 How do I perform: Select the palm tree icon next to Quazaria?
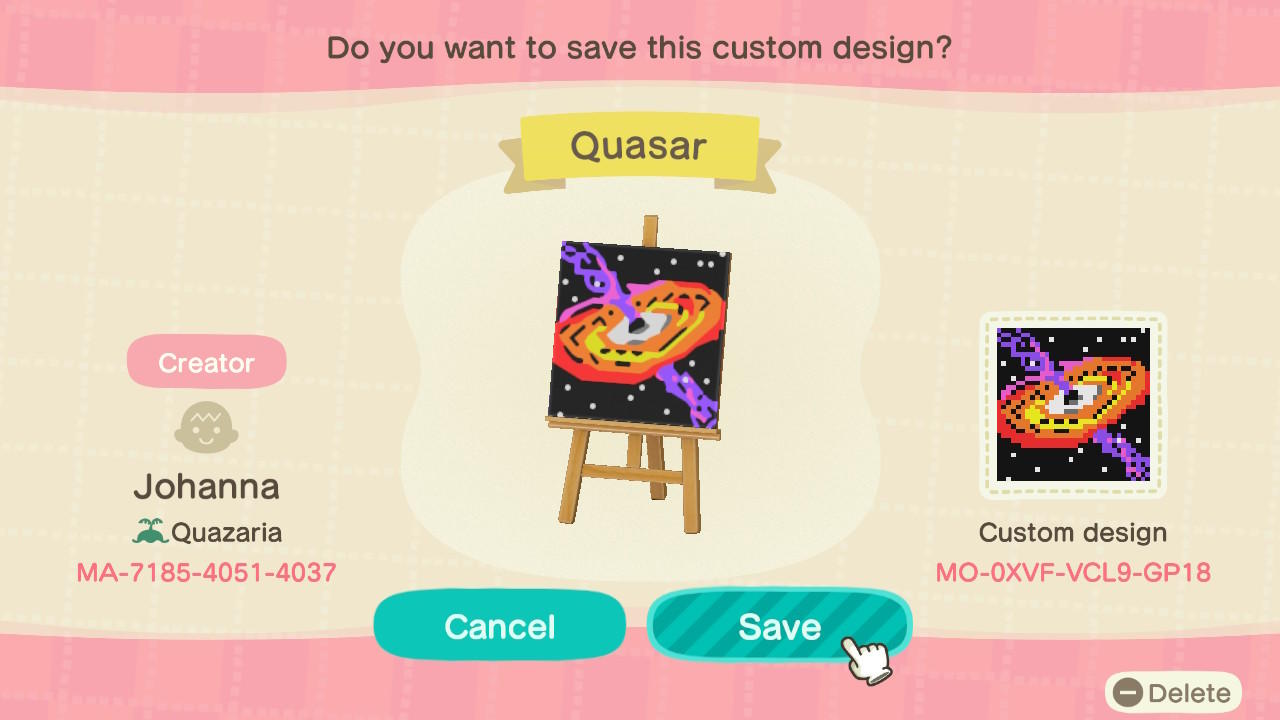coord(148,533)
